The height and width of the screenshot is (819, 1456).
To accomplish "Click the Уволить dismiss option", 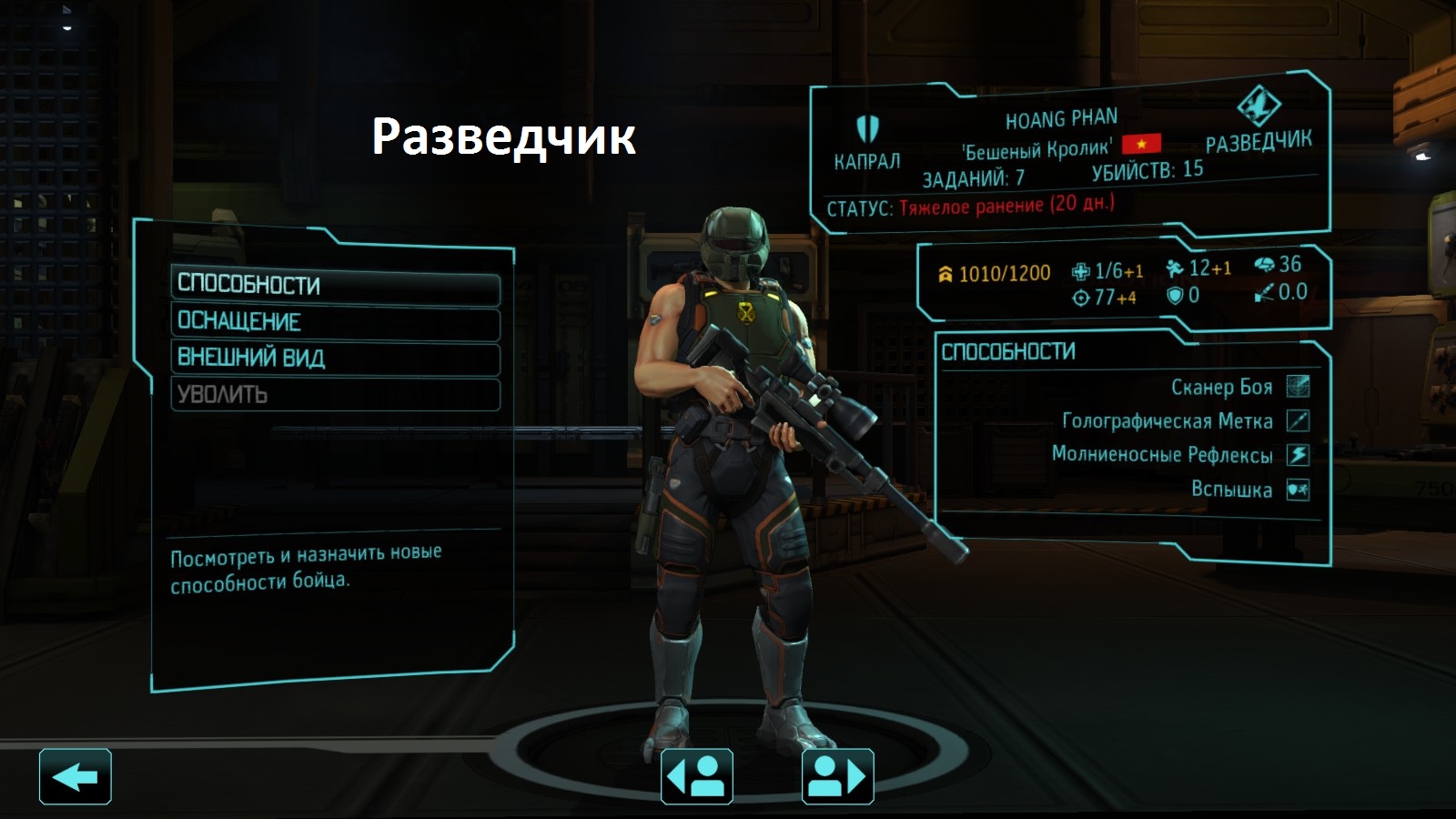I will 335,395.
